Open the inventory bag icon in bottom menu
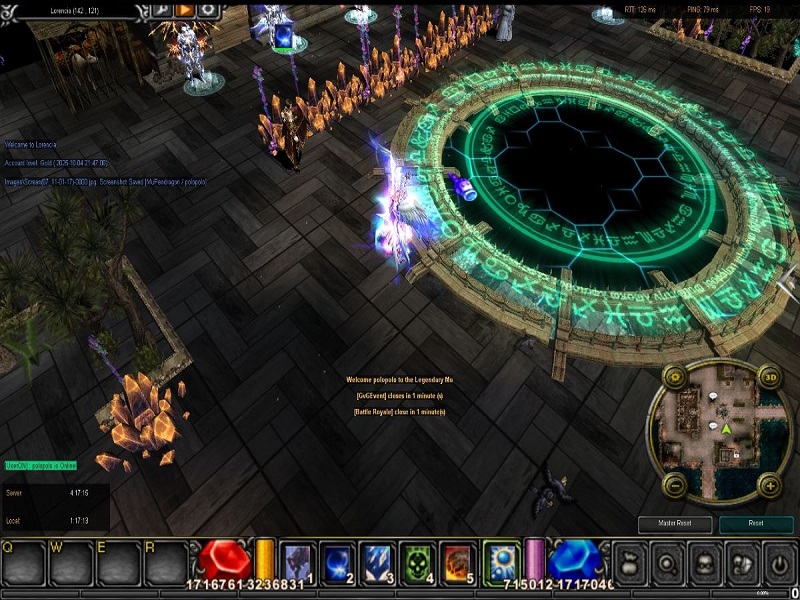The image size is (800, 600). [x=630, y=565]
